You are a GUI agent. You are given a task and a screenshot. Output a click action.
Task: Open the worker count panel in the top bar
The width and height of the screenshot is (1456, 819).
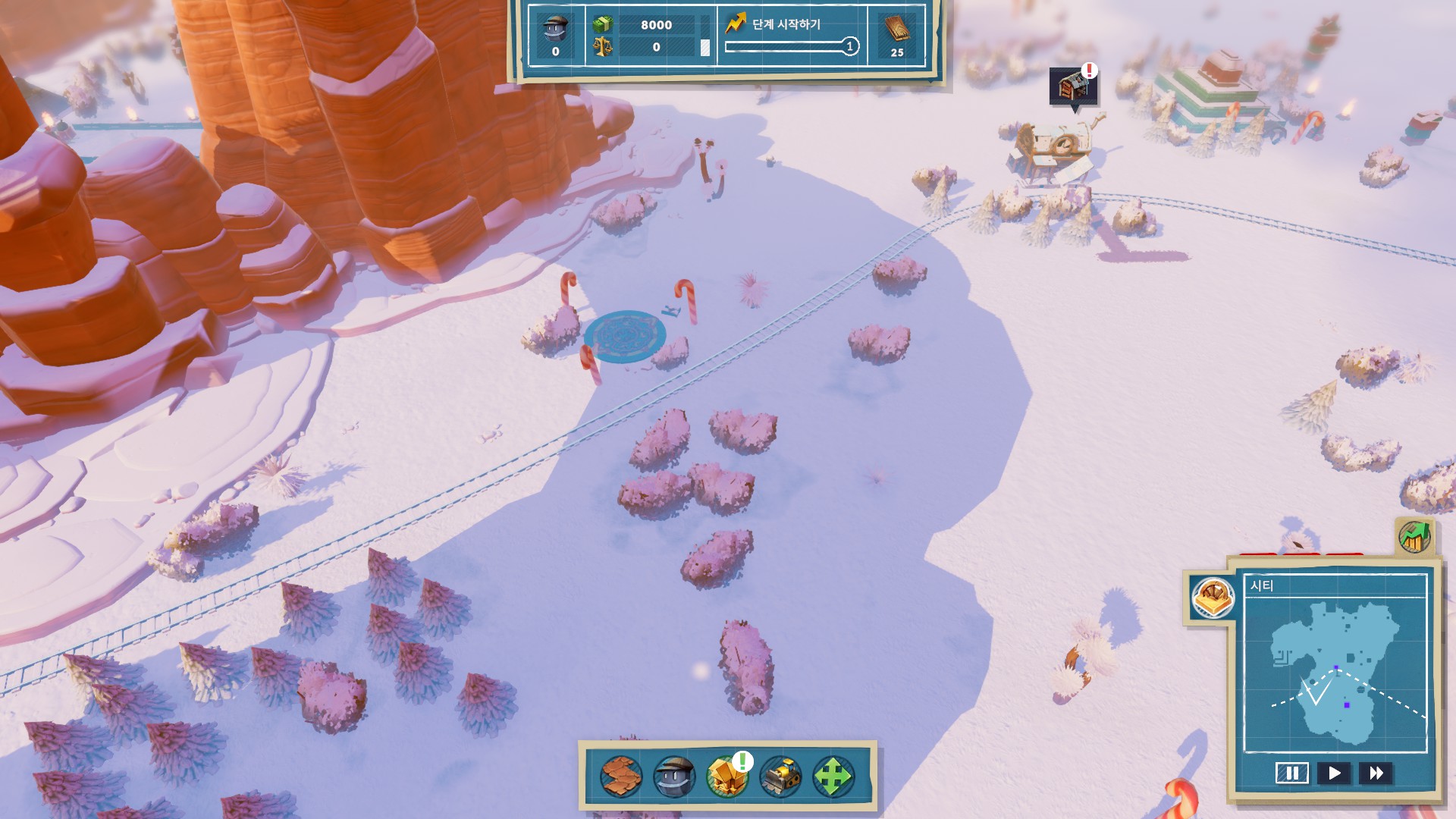(555, 35)
